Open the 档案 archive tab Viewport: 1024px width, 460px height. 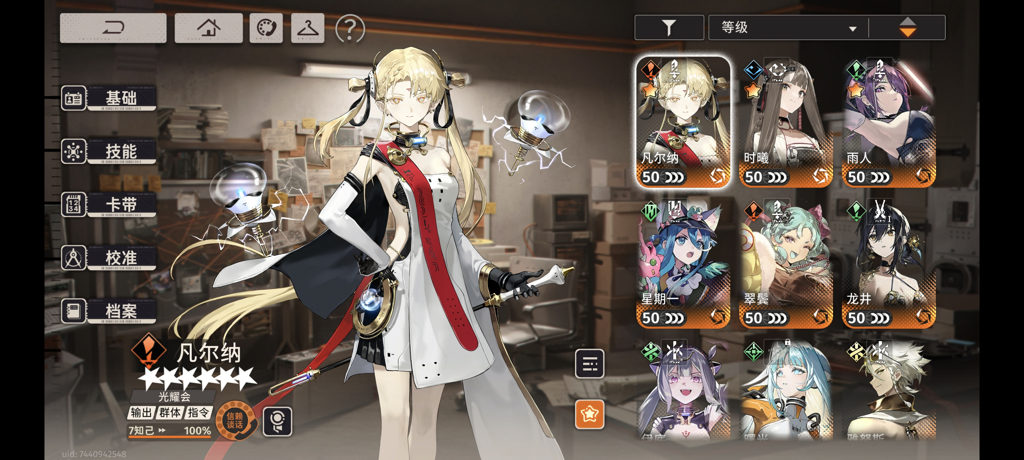109,311
